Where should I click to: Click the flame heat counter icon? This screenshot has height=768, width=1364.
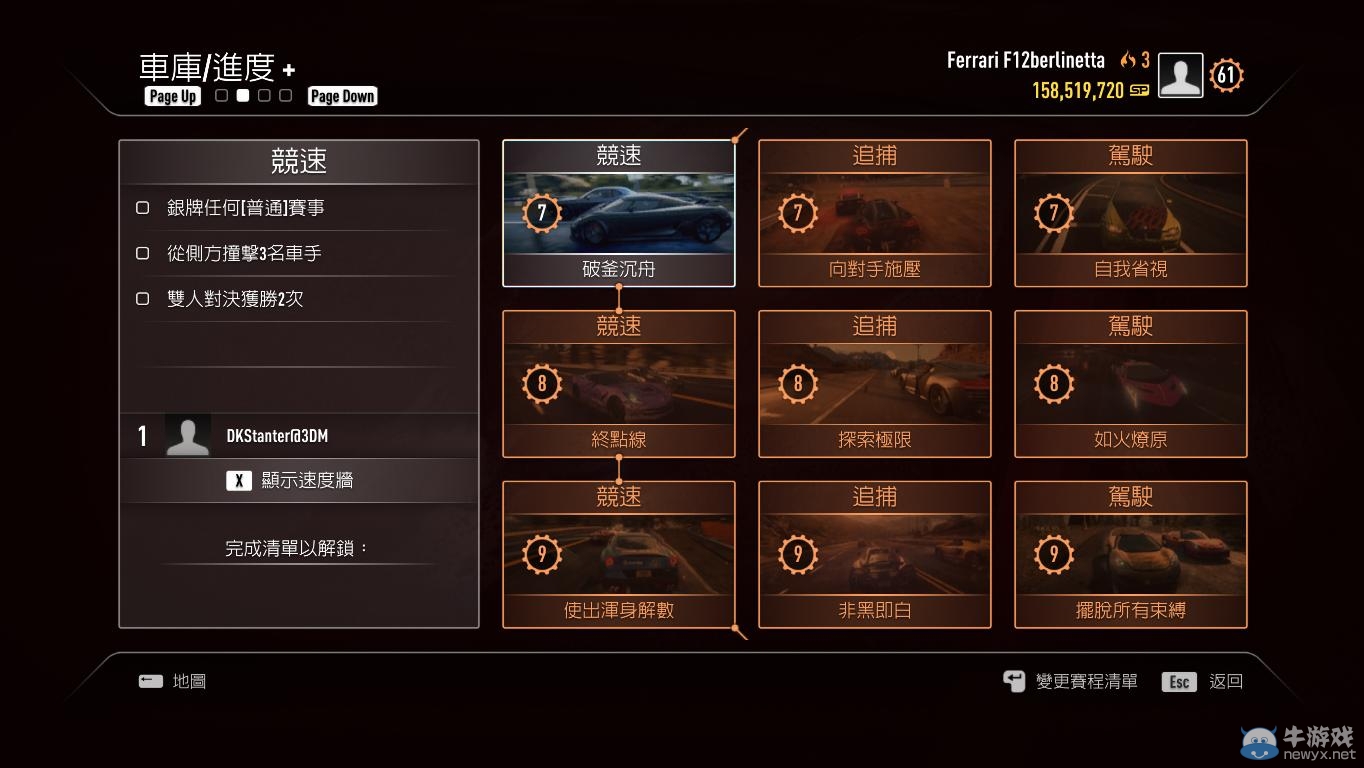[1130, 60]
